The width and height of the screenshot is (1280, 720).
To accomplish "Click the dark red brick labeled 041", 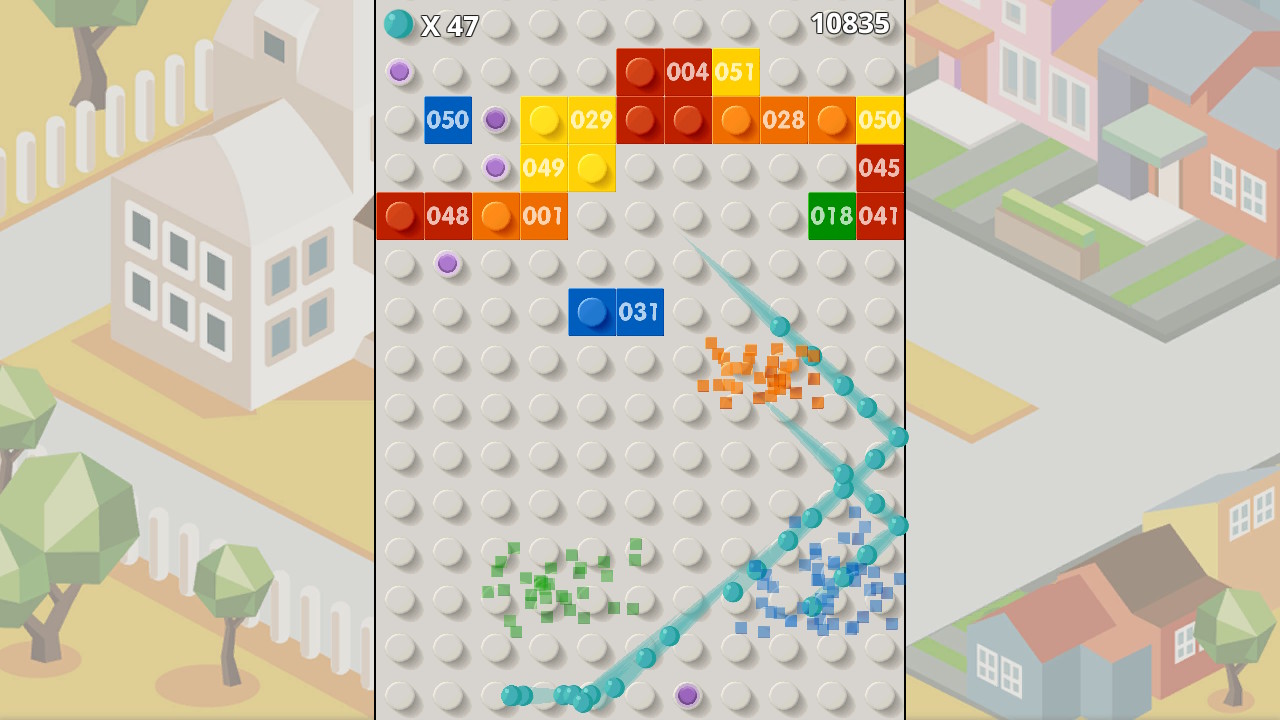I will (880, 215).
